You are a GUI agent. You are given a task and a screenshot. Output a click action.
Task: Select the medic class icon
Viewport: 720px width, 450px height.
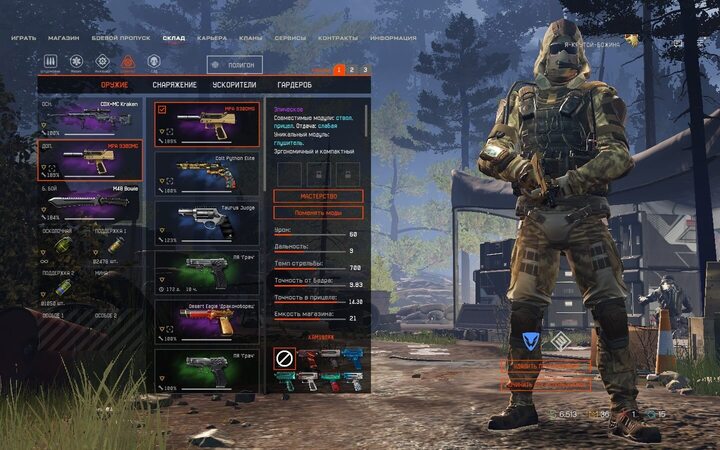coord(77,64)
